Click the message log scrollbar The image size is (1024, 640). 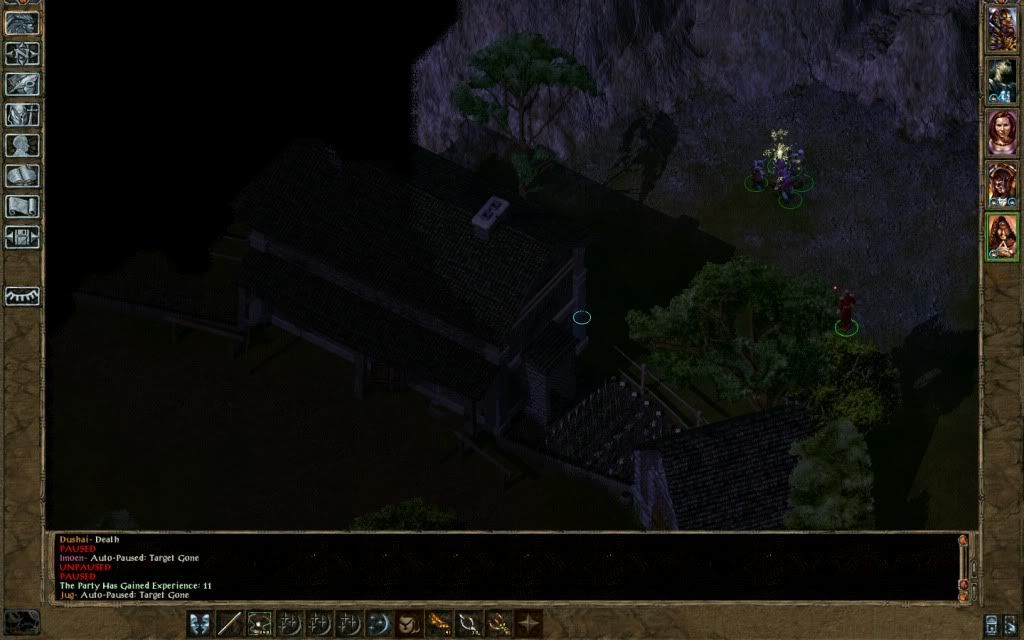[963, 565]
